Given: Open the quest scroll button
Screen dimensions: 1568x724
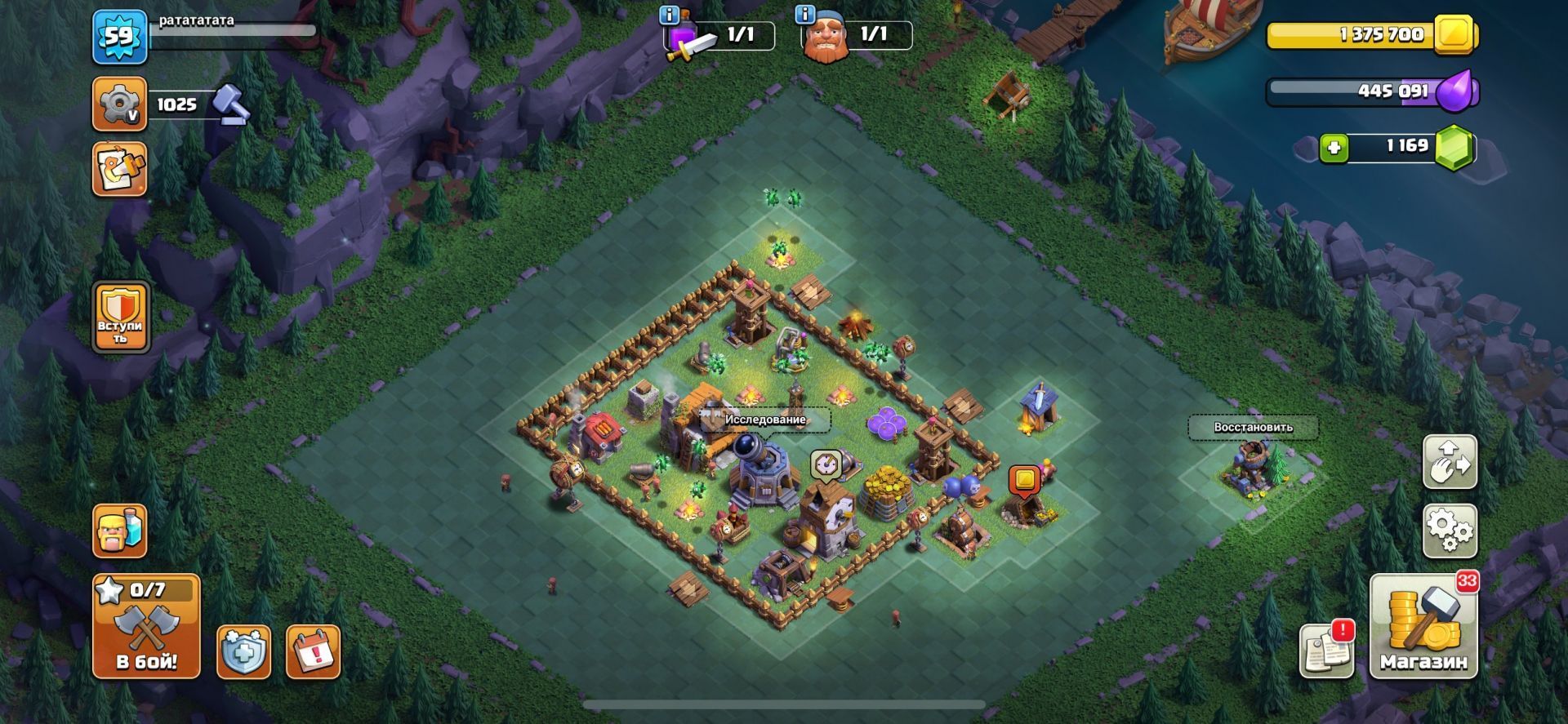Looking at the screenshot, I should tap(119, 169).
